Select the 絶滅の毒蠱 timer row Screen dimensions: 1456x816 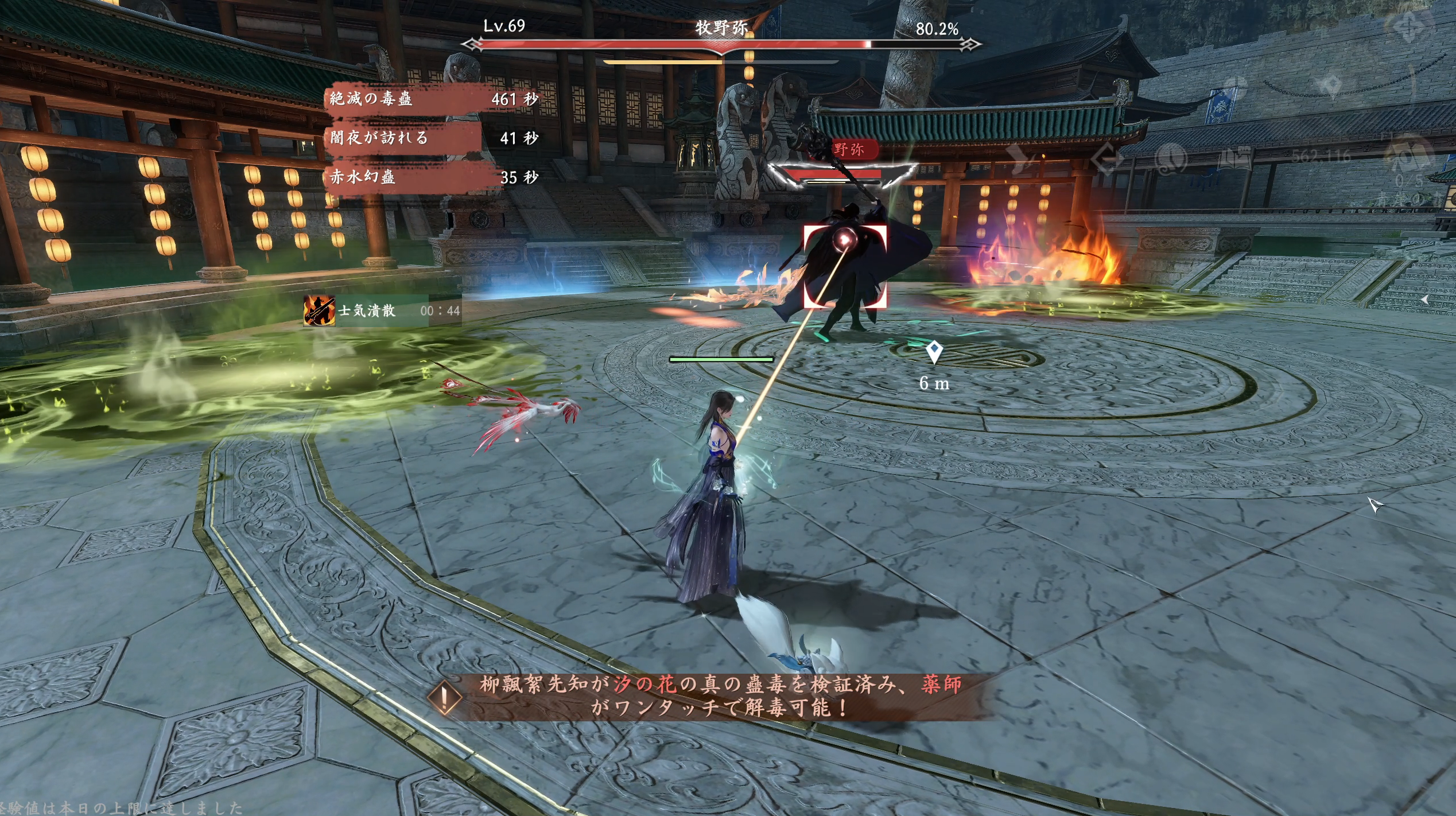click(433, 99)
